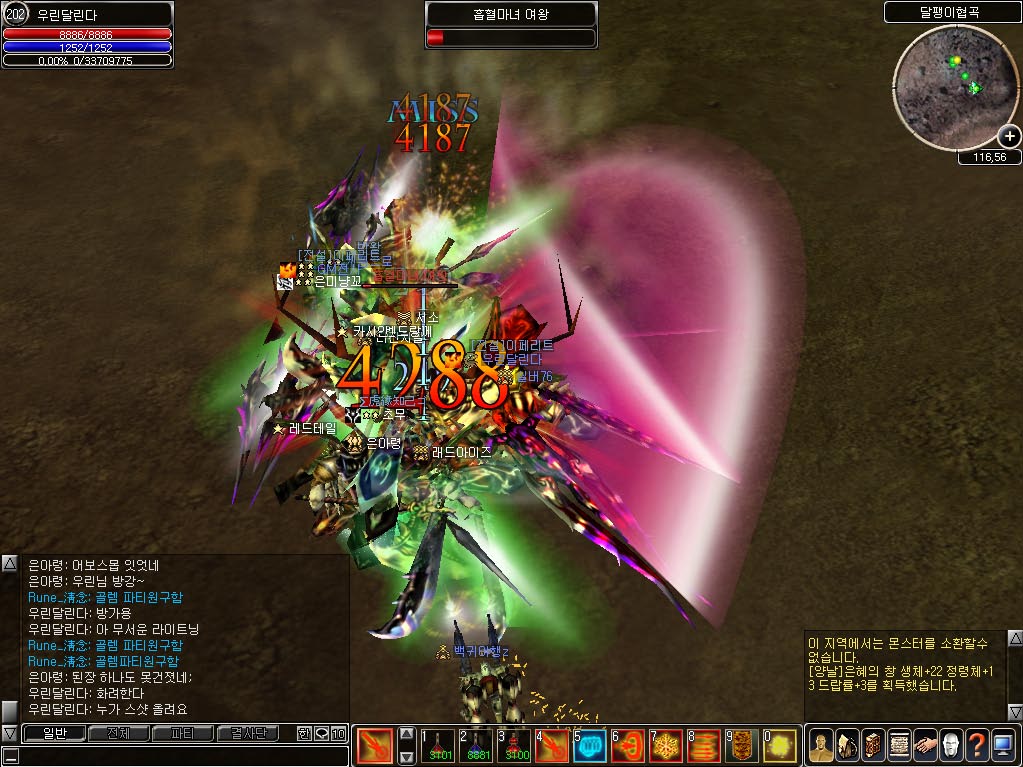Switch to the 일반 chat tab
The image size is (1023, 767).
(x=46, y=734)
